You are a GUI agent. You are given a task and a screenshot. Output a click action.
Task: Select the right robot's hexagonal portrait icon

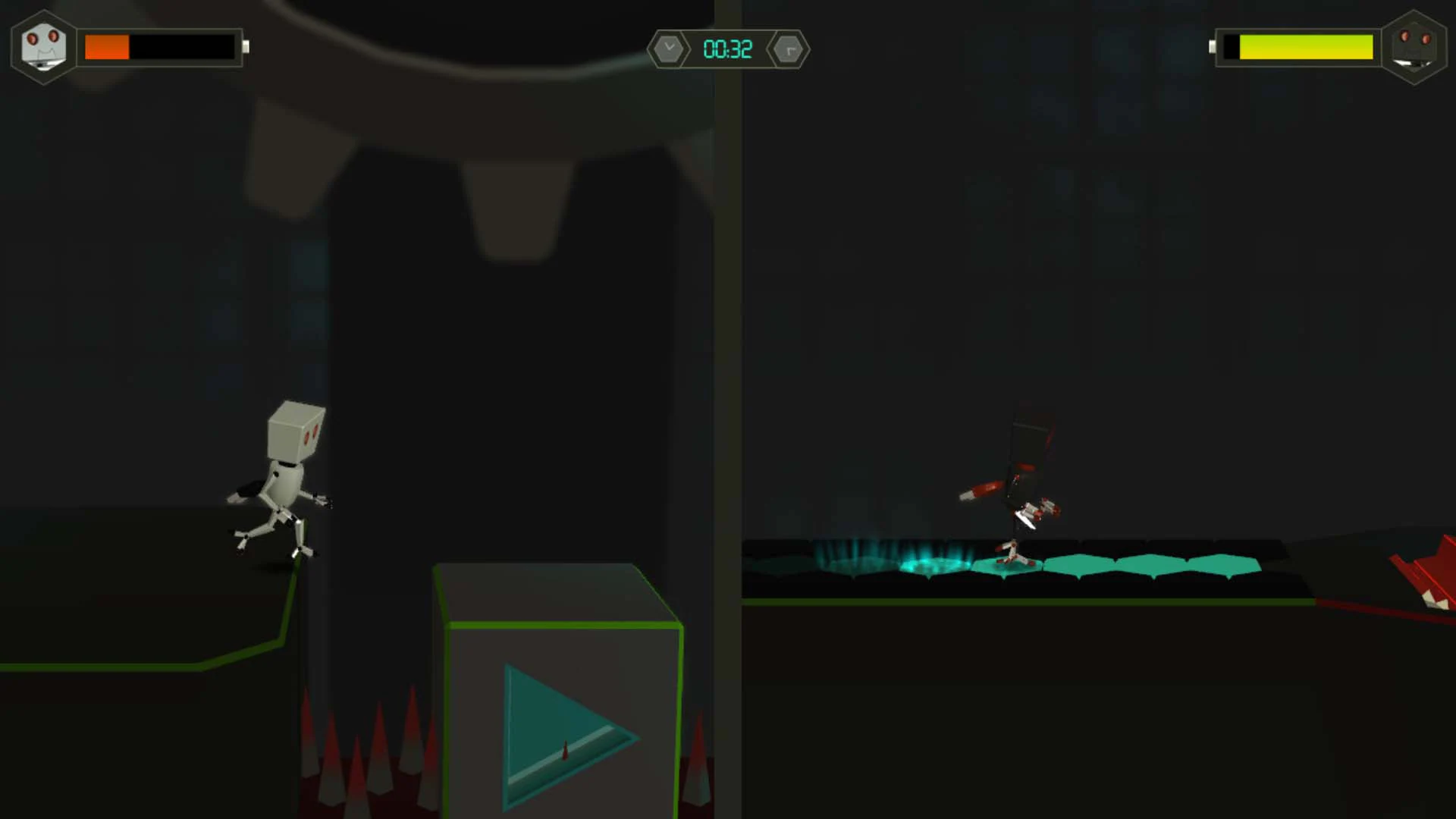click(x=1414, y=48)
